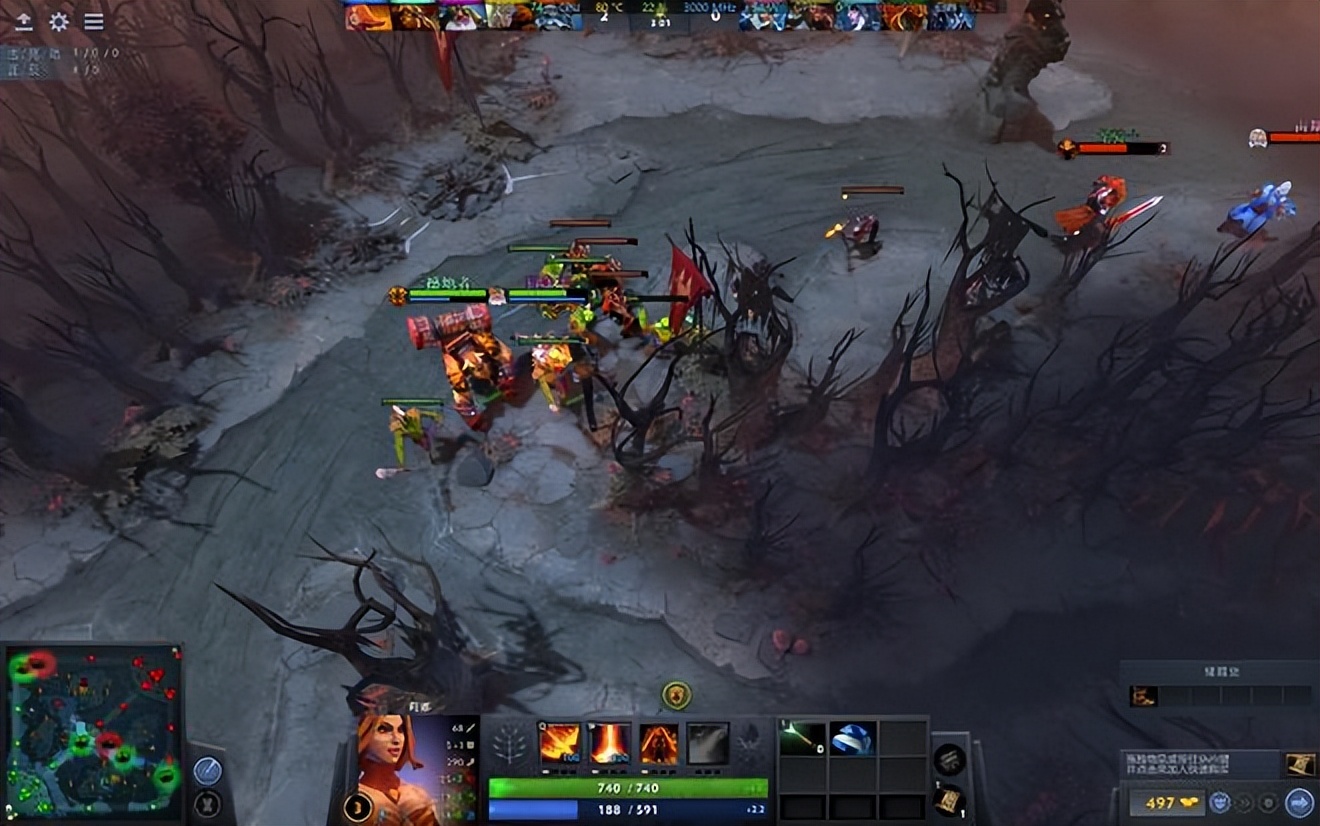Click the quick-buy item icon above the gold
The width and height of the screenshot is (1320, 826).
(x=1299, y=765)
